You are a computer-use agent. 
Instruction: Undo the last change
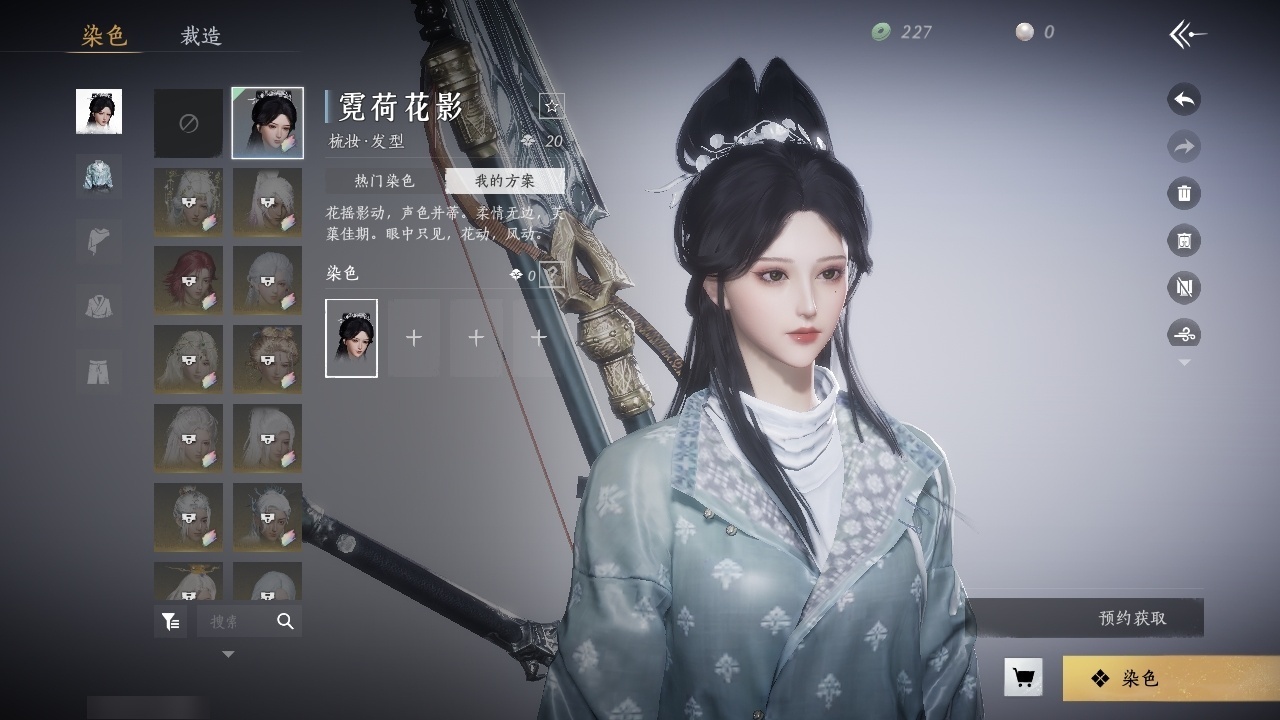pos(1184,99)
